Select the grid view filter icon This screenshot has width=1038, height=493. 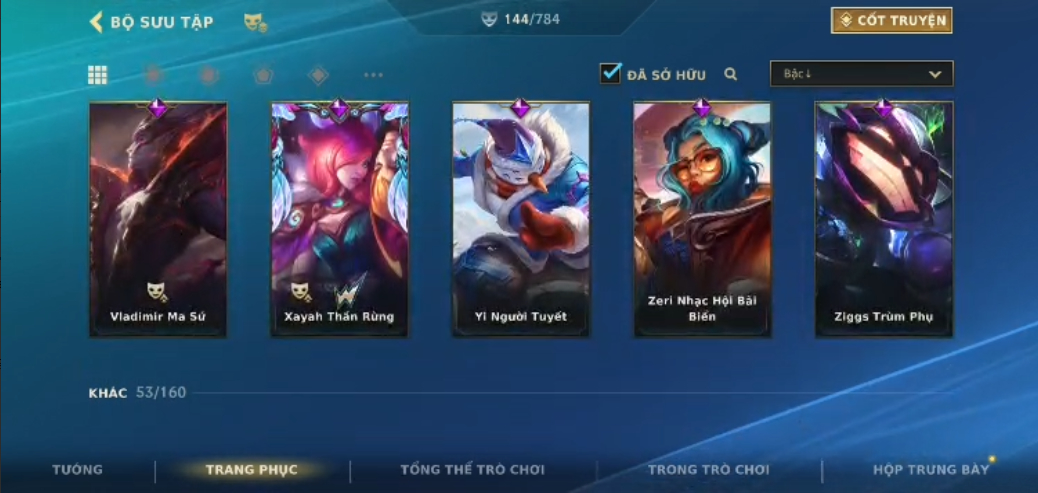point(98,75)
